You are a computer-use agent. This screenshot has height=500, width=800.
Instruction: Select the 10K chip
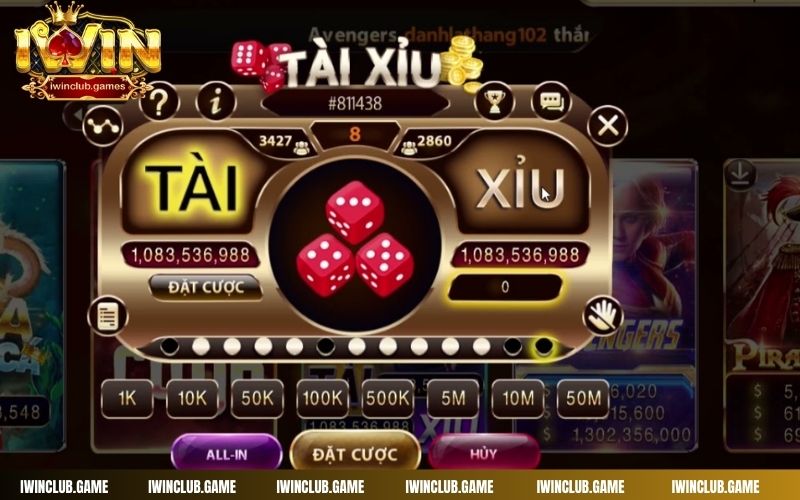pos(191,398)
